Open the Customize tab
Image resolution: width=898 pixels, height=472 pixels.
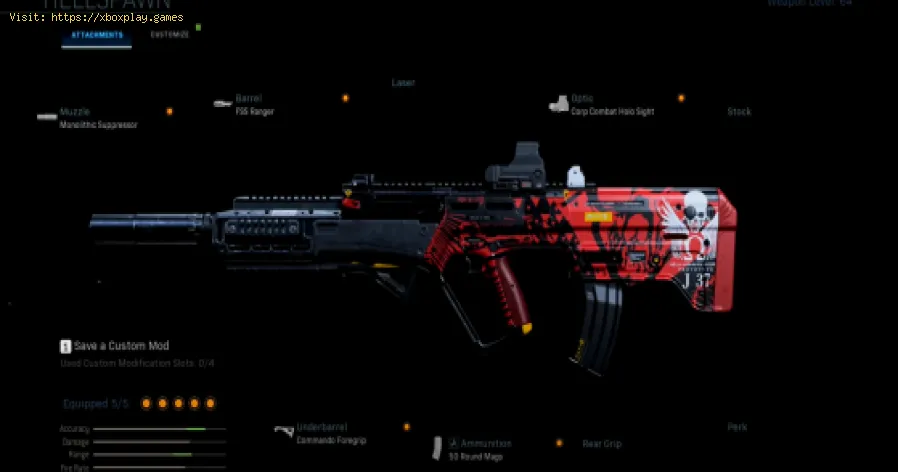pos(169,35)
